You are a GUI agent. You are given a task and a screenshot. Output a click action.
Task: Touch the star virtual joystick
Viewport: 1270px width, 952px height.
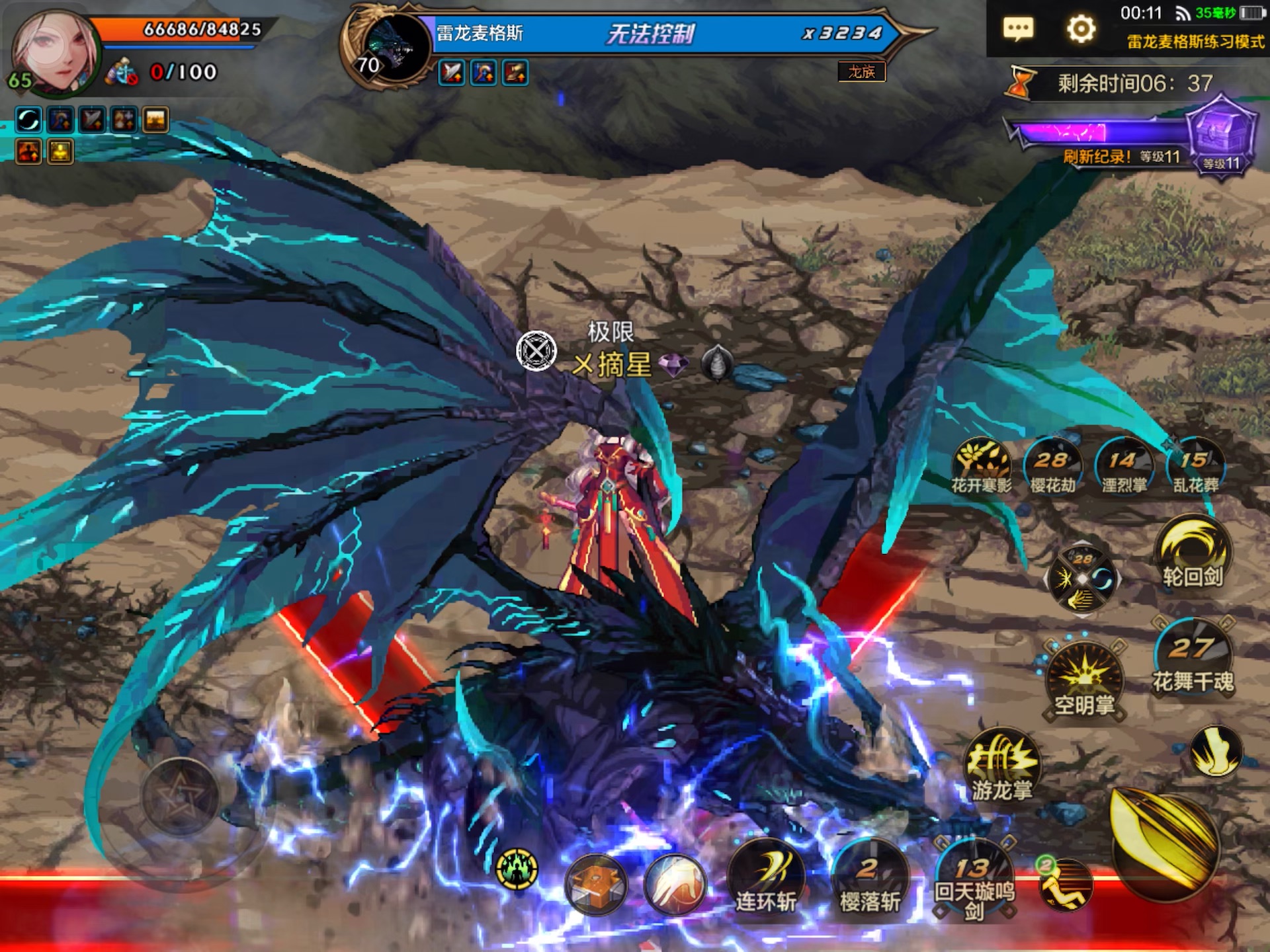tap(180, 798)
